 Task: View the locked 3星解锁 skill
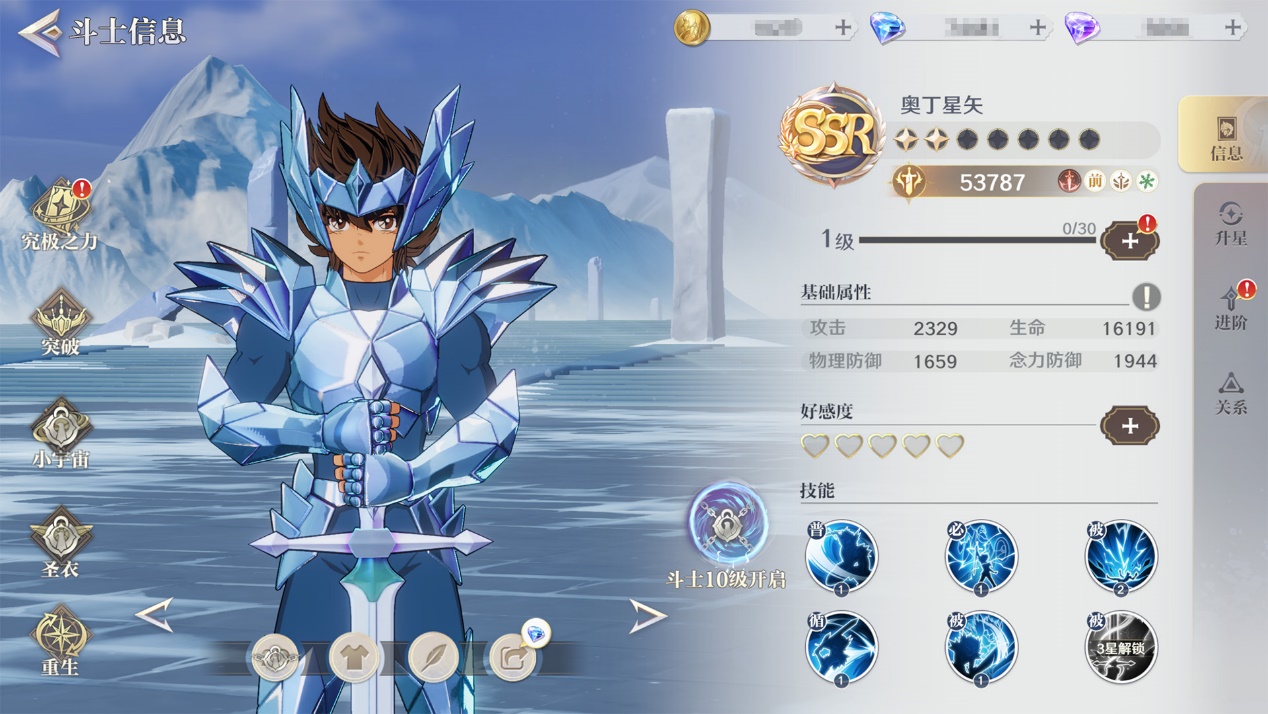coord(1120,647)
